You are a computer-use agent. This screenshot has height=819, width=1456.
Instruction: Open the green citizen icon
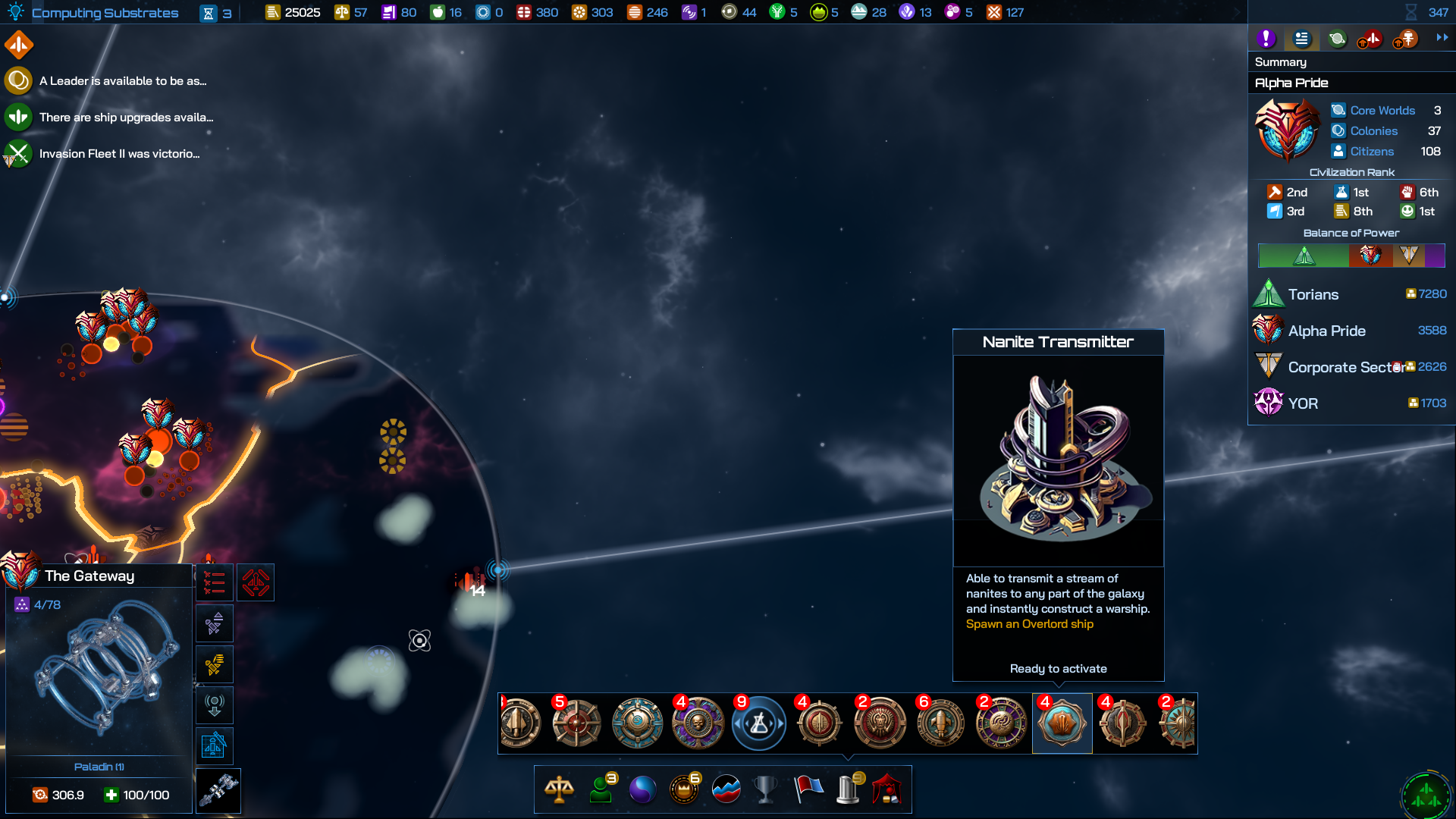[x=601, y=789]
